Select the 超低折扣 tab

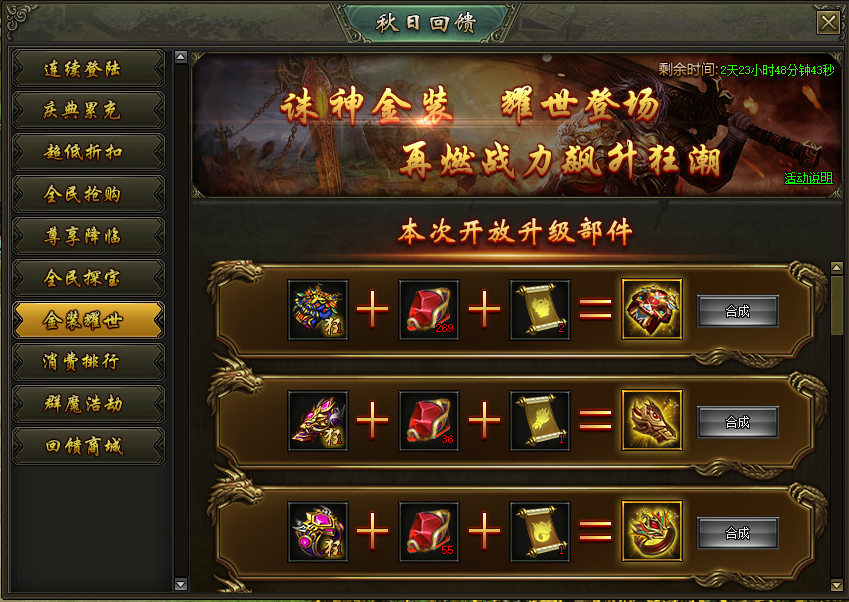pos(87,153)
